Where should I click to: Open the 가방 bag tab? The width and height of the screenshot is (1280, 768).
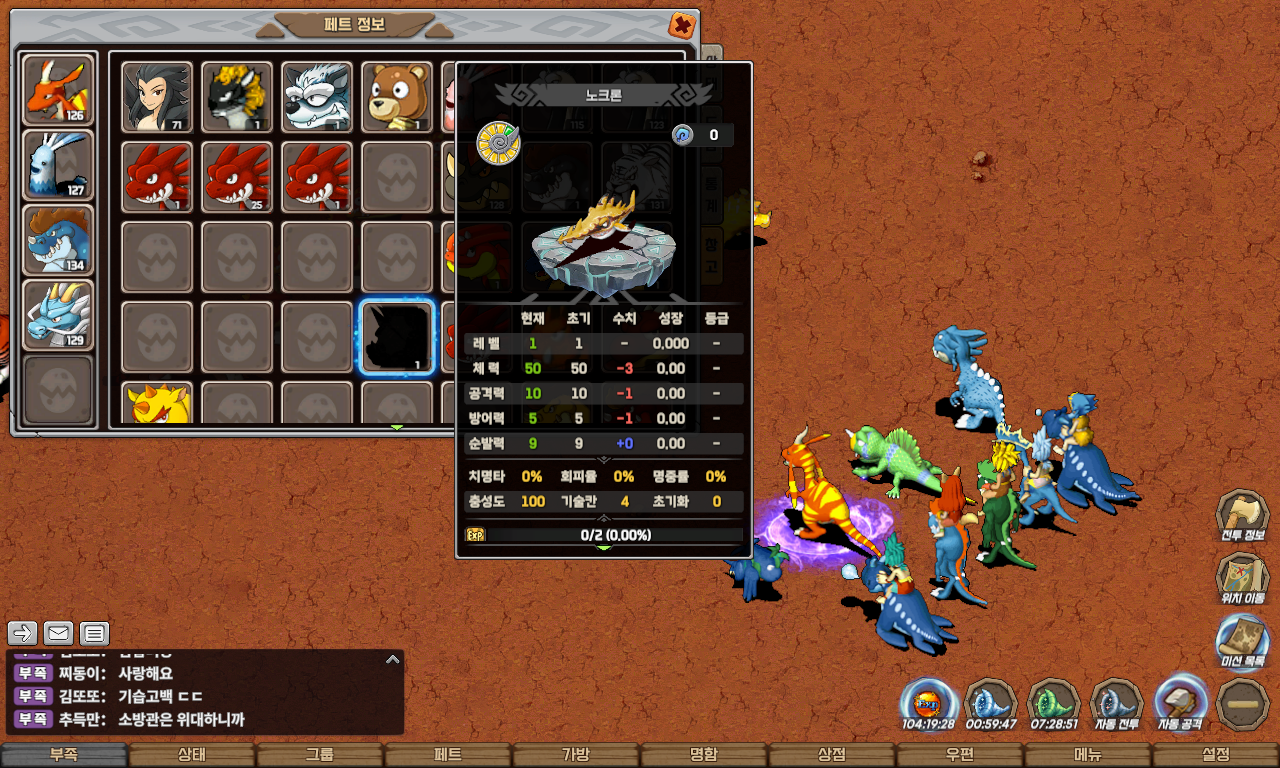[x=576, y=755]
